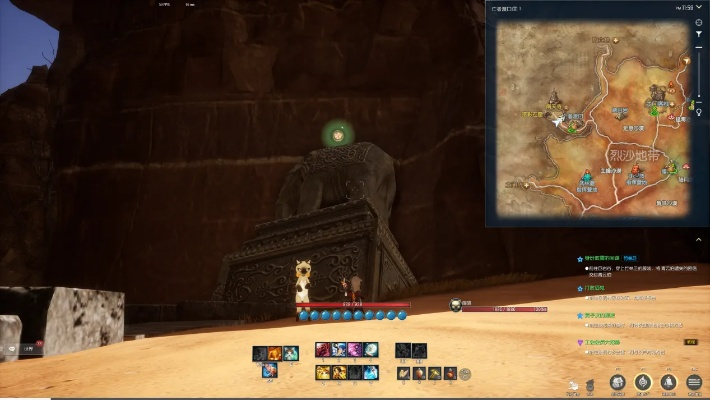Click the bell notification round button
The image size is (710, 400).
click(668, 382)
